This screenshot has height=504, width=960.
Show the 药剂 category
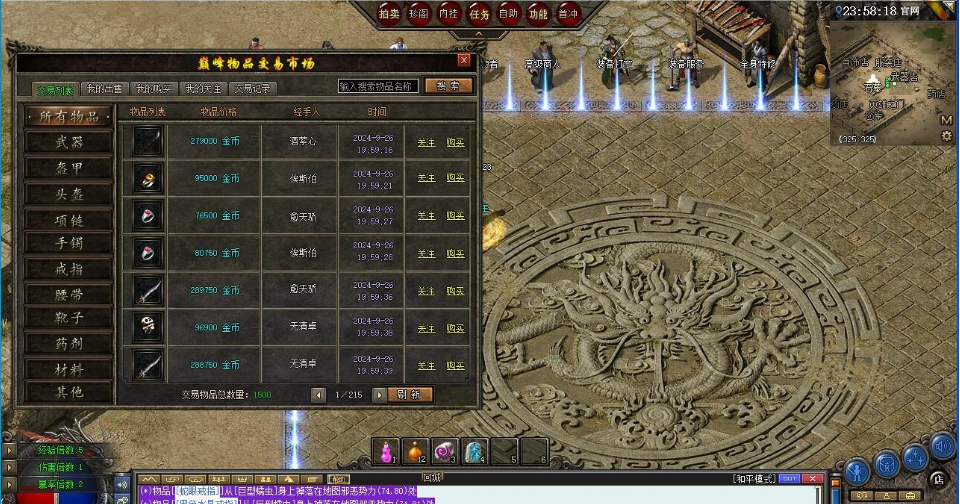[69, 343]
